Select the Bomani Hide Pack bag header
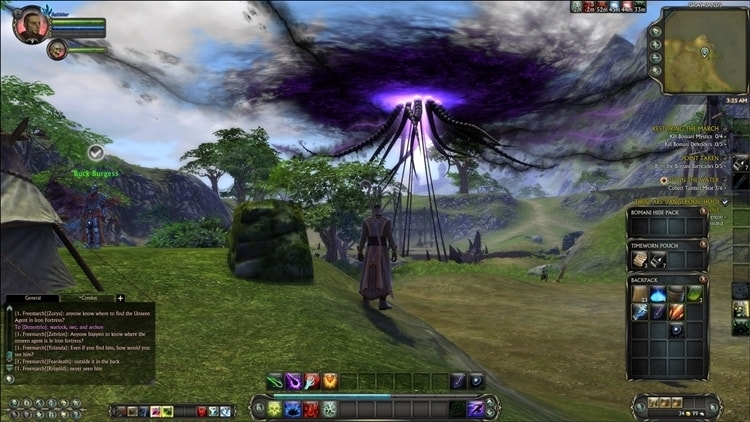The image size is (750, 422). point(658,214)
